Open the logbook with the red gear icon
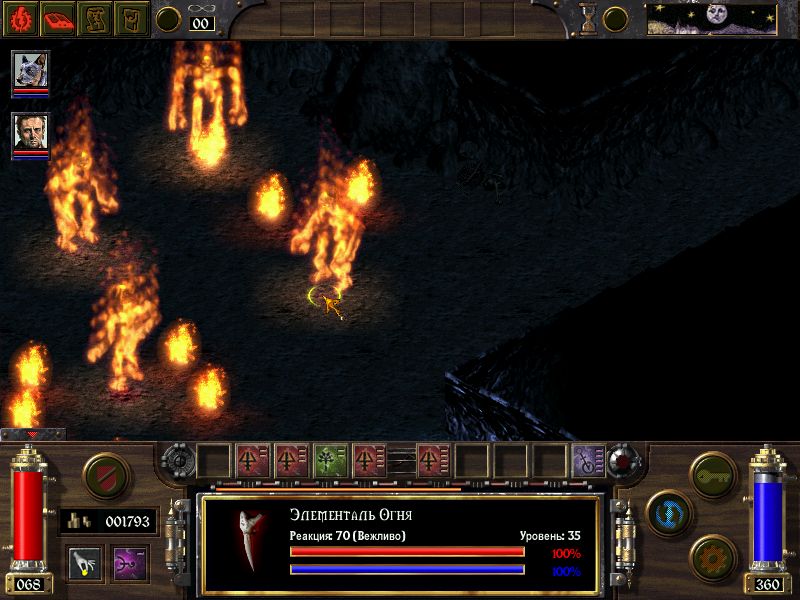 [20, 18]
